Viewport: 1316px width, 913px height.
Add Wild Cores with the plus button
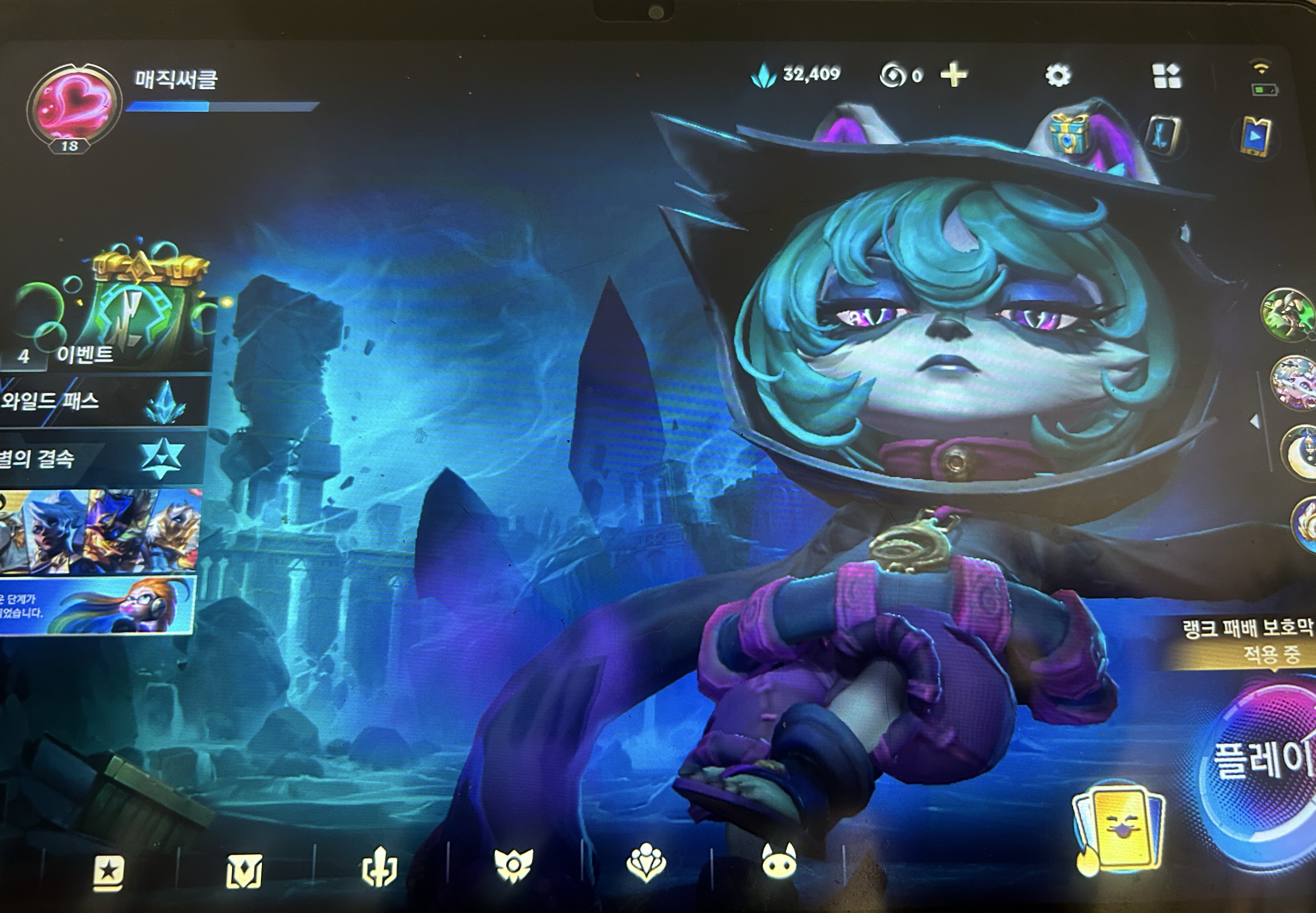(954, 75)
